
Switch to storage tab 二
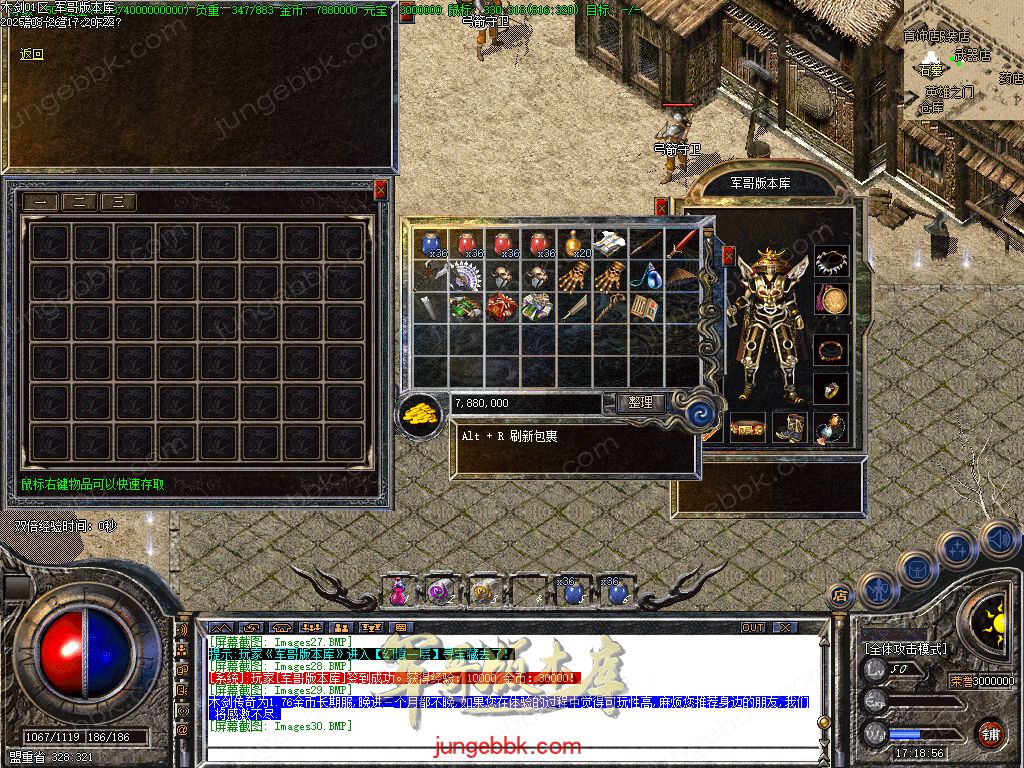coord(79,202)
